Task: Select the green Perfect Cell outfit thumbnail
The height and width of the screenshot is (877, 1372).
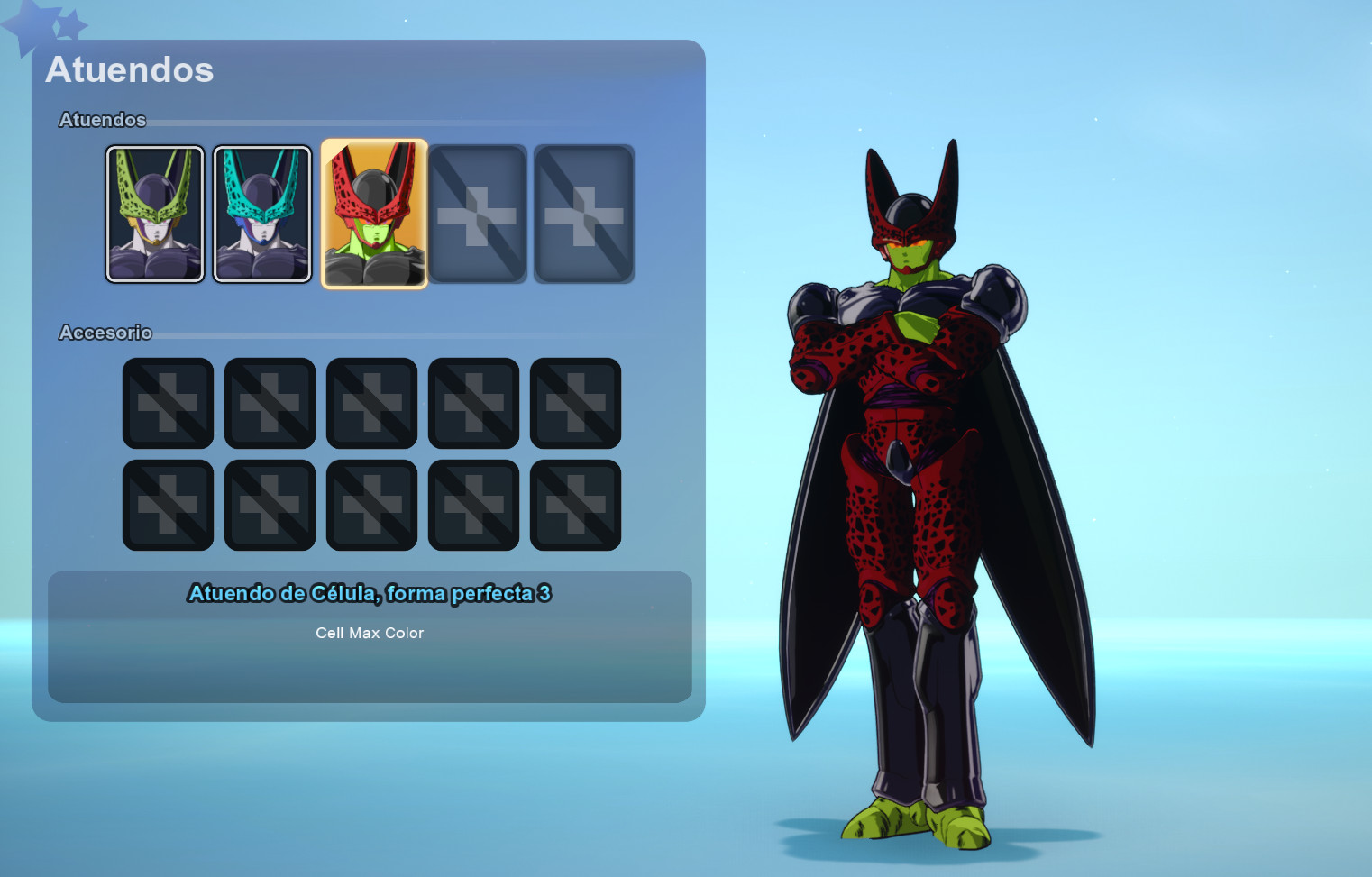Action: (x=154, y=214)
